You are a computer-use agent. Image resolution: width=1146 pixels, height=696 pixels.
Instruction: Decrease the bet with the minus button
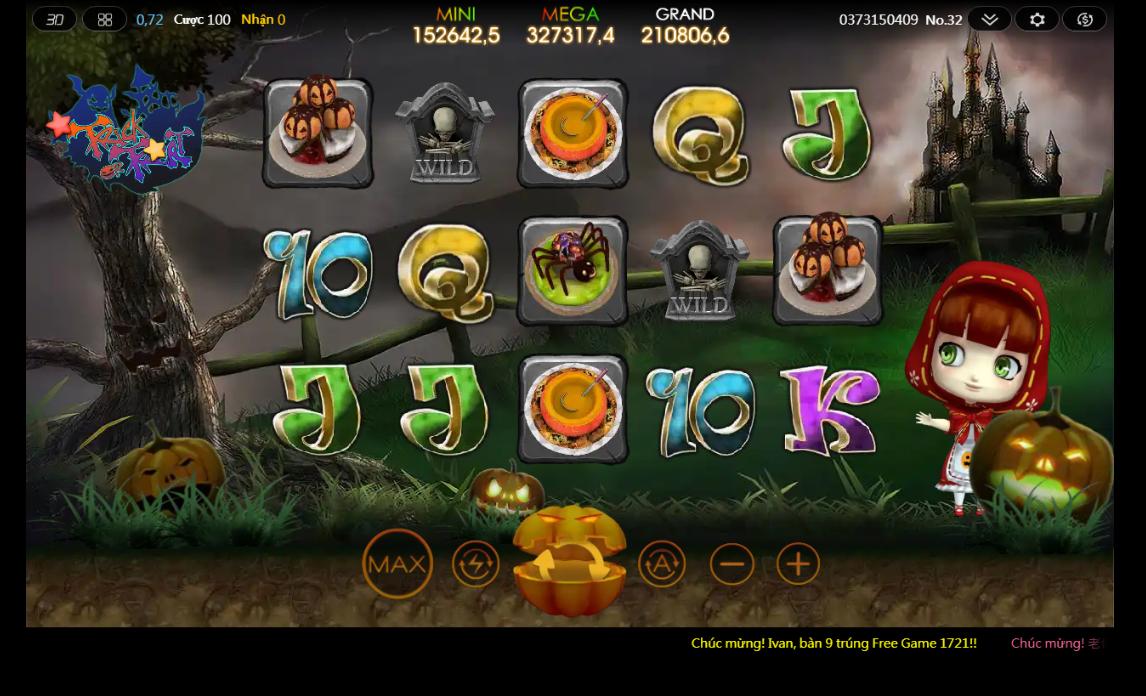coord(732,564)
